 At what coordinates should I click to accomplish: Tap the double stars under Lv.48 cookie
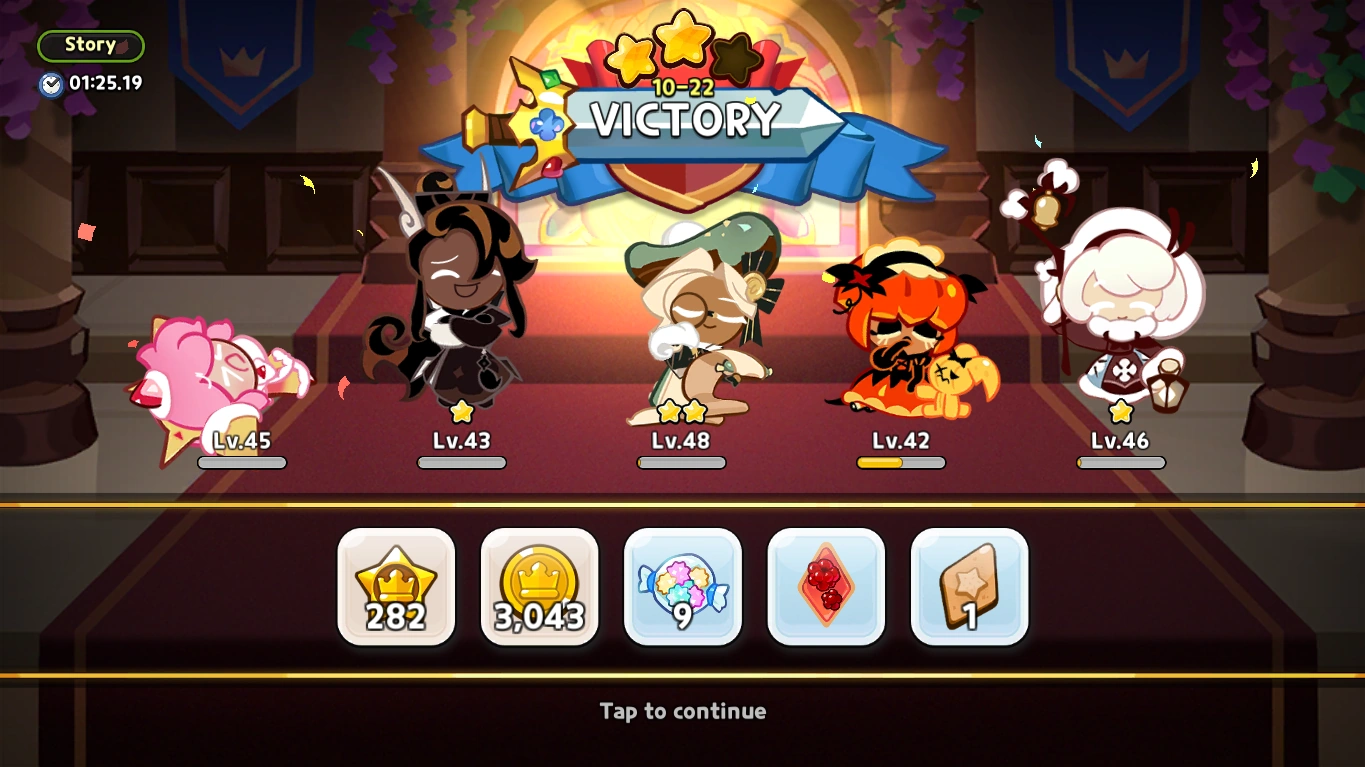tap(682, 412)
